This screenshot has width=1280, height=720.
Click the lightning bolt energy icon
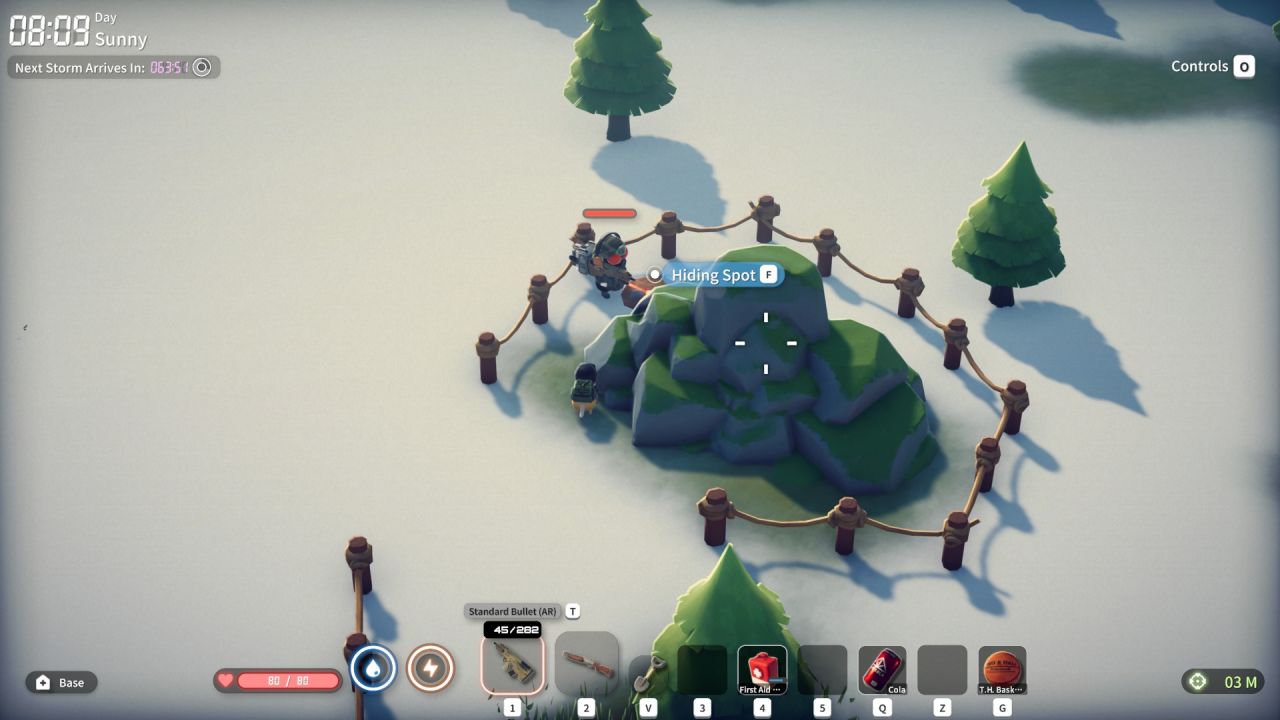coord(430,668)
